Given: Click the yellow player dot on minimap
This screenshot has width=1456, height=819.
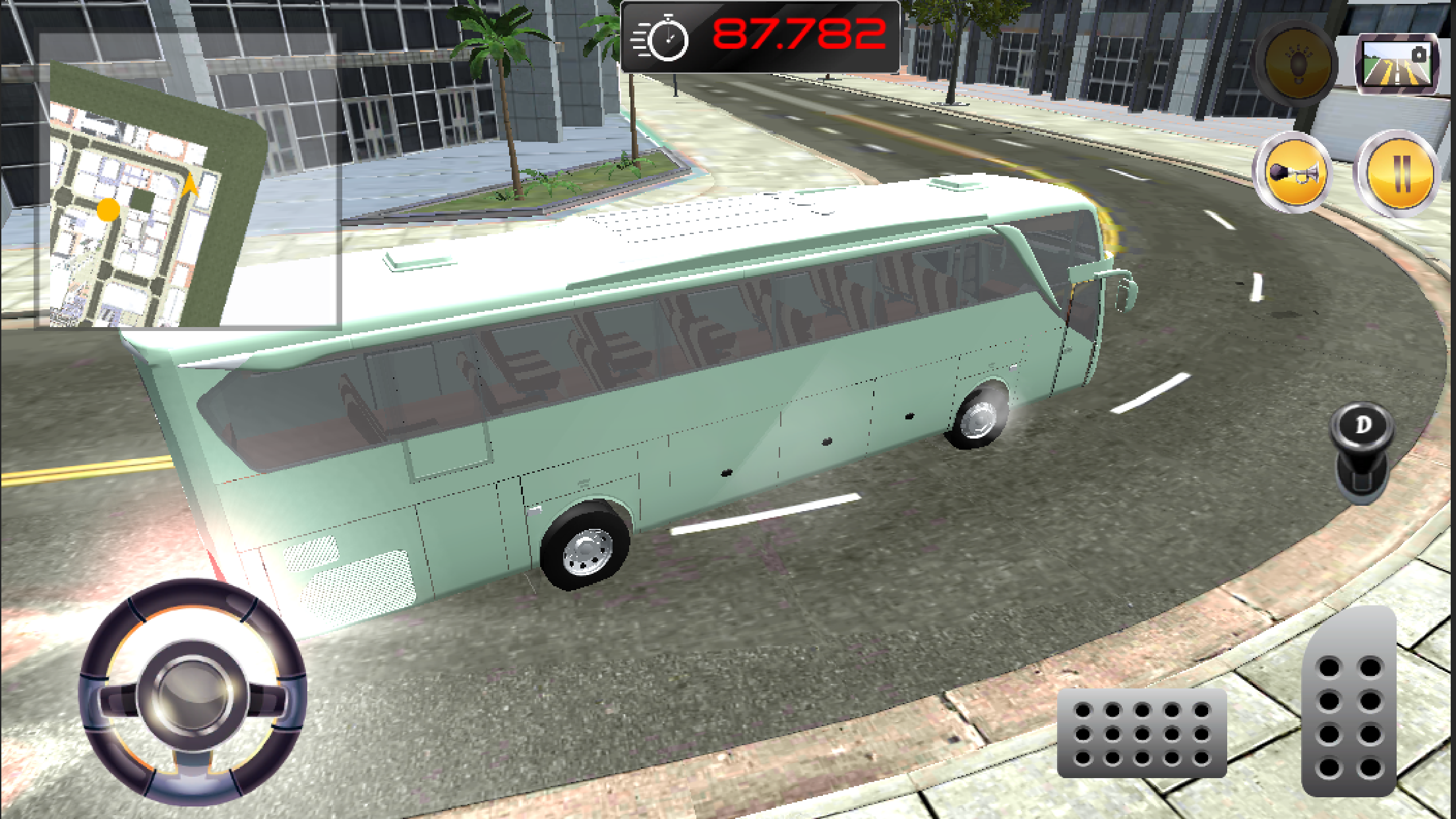Looking at the screenshot, I should click(x=109, y=210).
